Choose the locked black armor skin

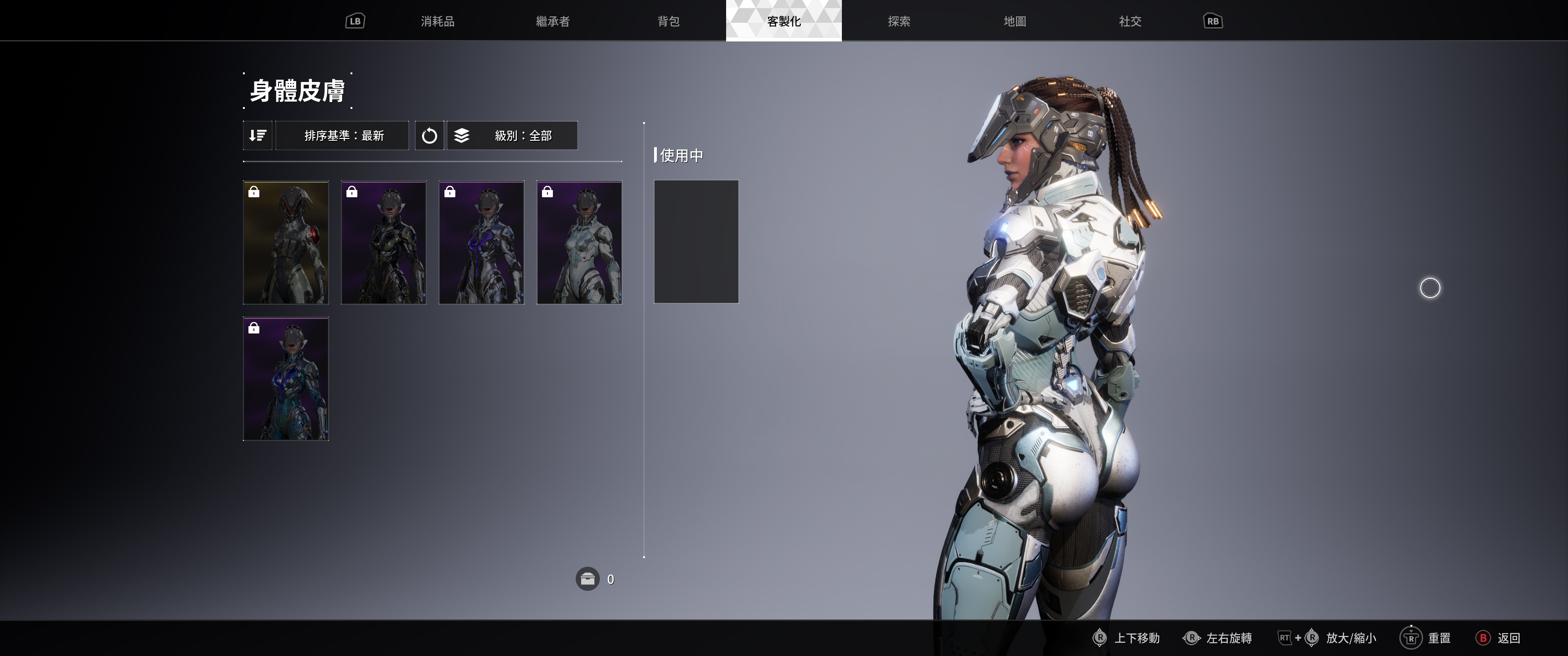click(383, 242)
